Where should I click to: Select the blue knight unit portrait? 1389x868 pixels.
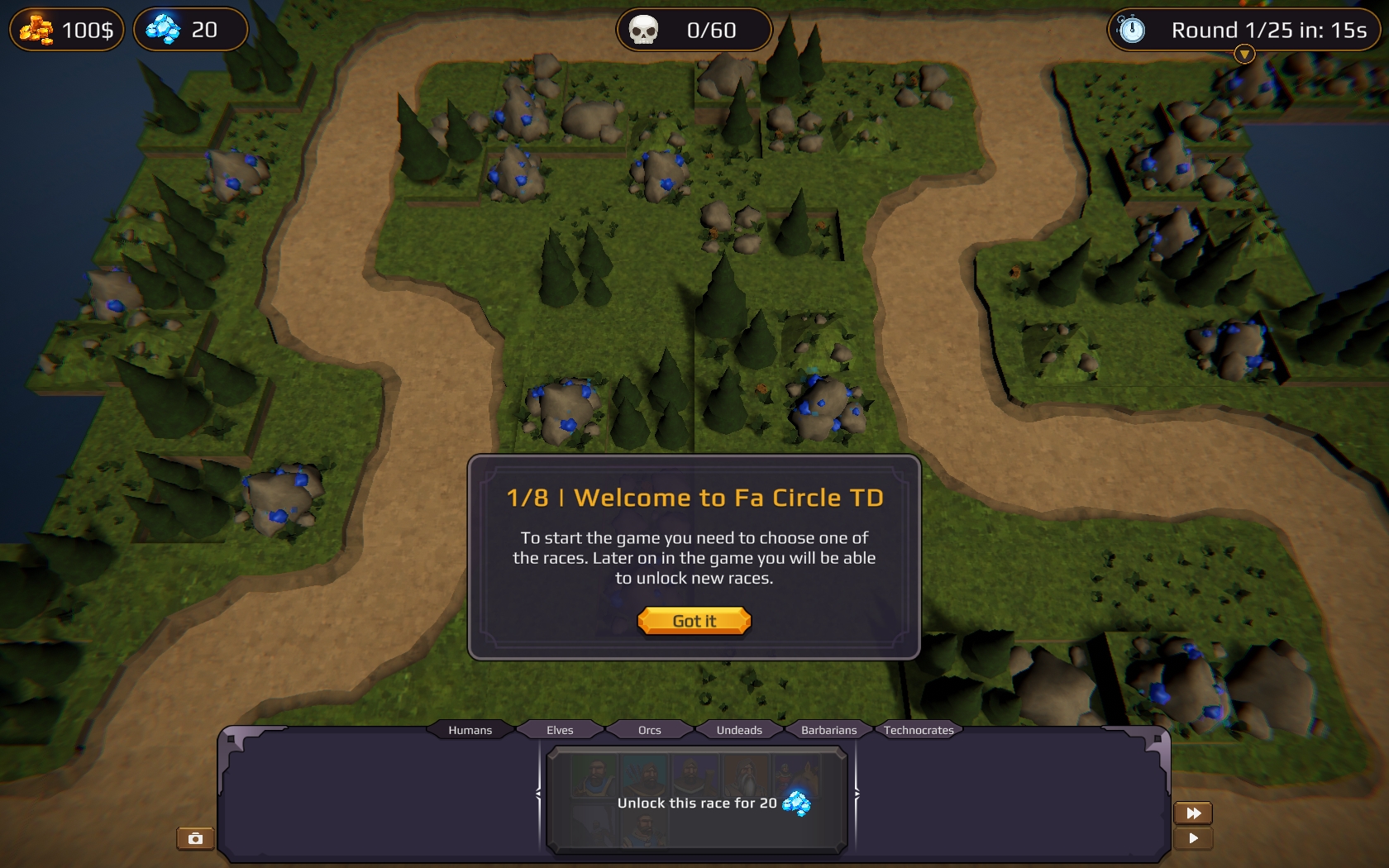645,832
